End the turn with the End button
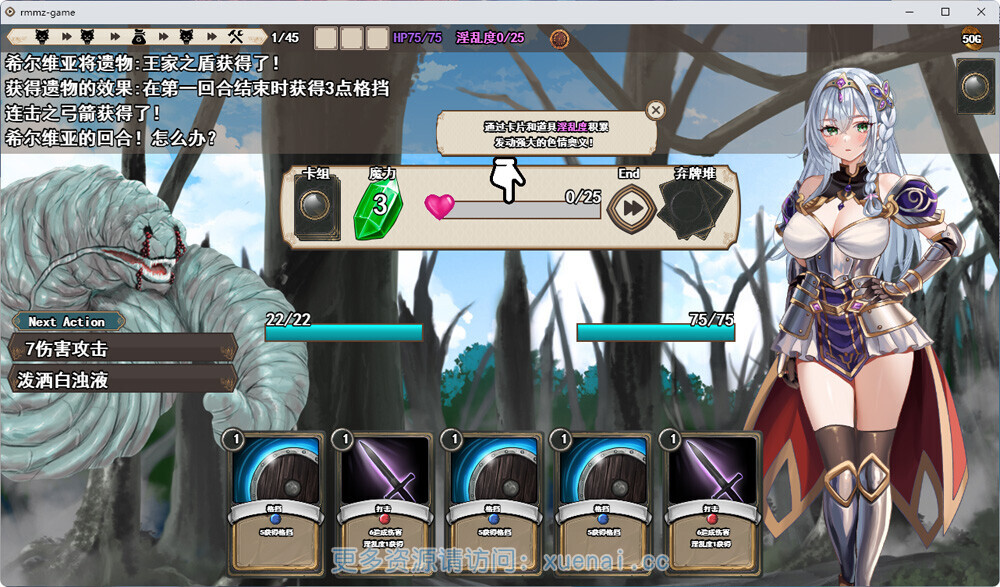This screenshot has height=587, width=1000. (x=630, y=208)
